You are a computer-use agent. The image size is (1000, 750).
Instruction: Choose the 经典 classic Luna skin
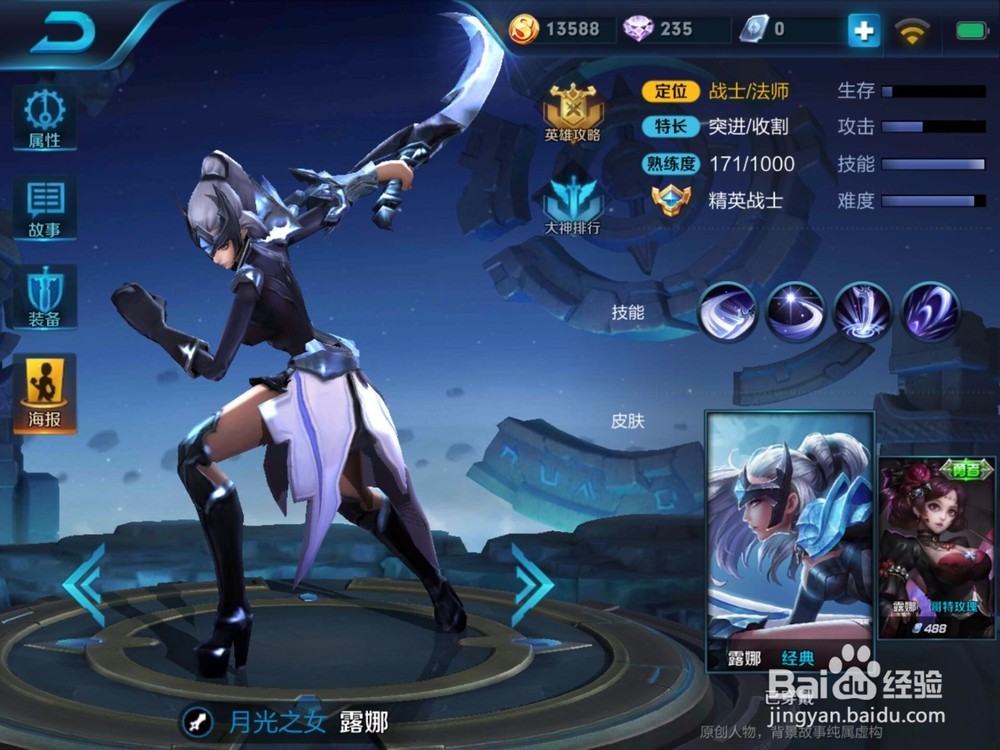tap(790, 540)
